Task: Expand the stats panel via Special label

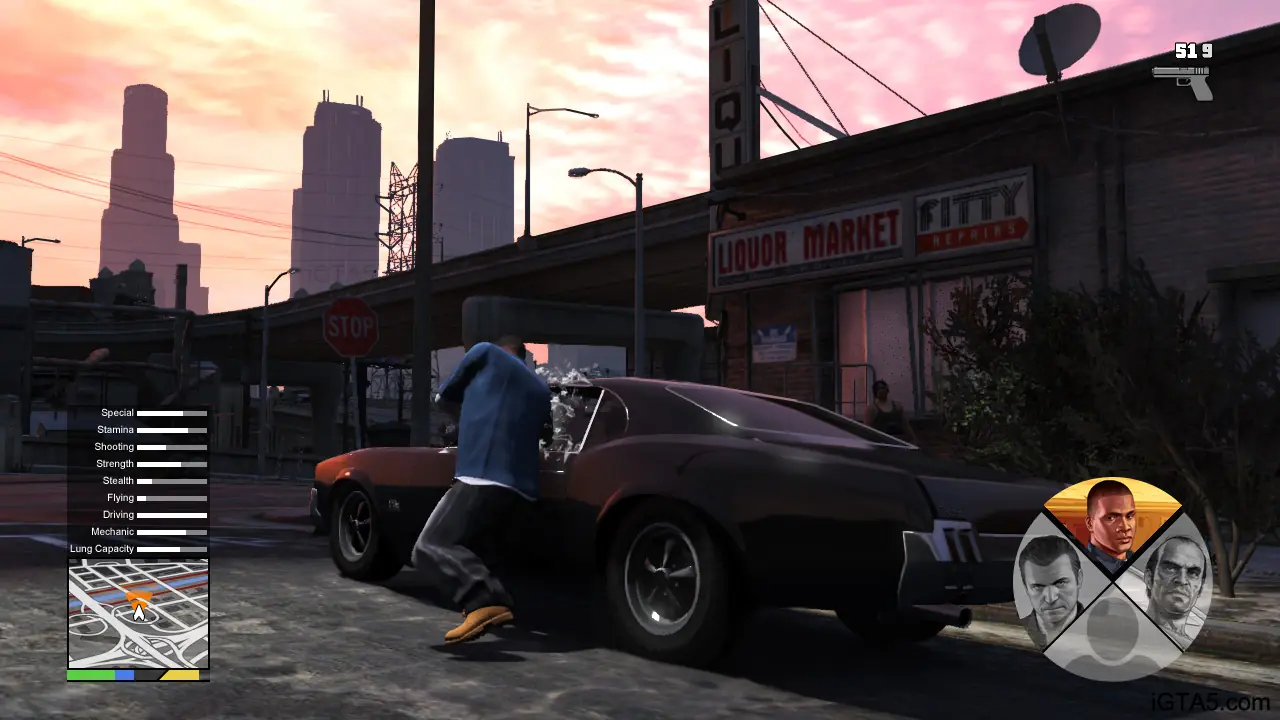Action: click(x=118, y=412)
